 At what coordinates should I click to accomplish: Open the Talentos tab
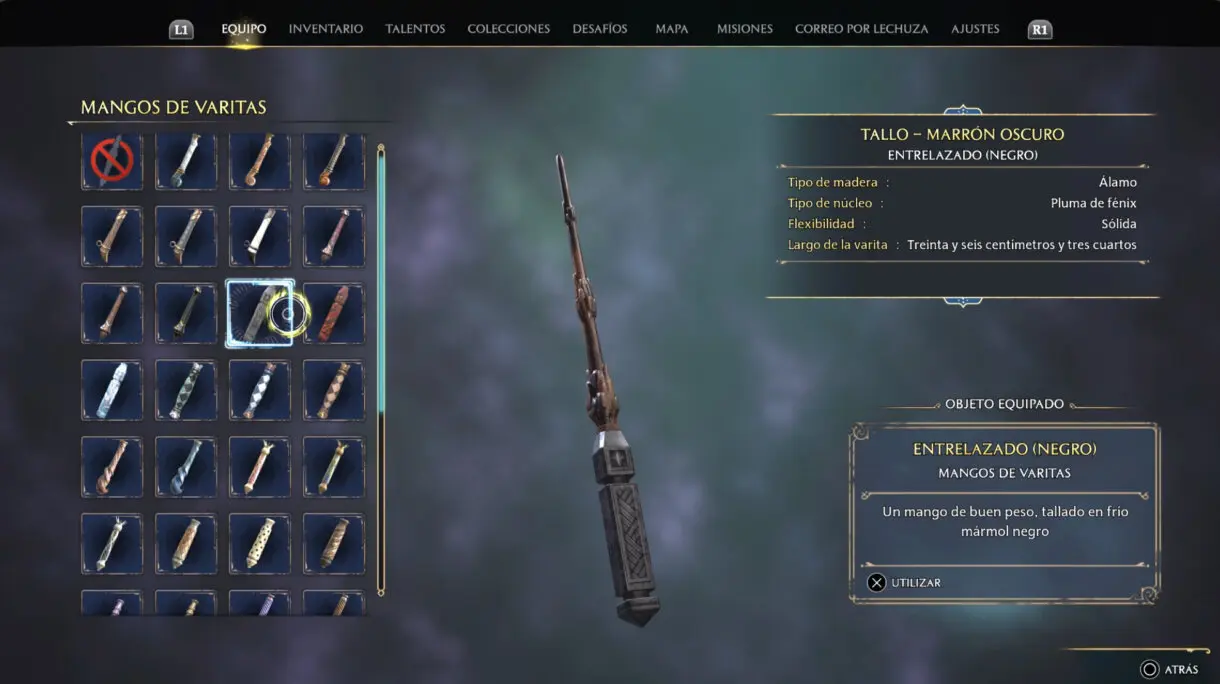click(x=415, y=29)
